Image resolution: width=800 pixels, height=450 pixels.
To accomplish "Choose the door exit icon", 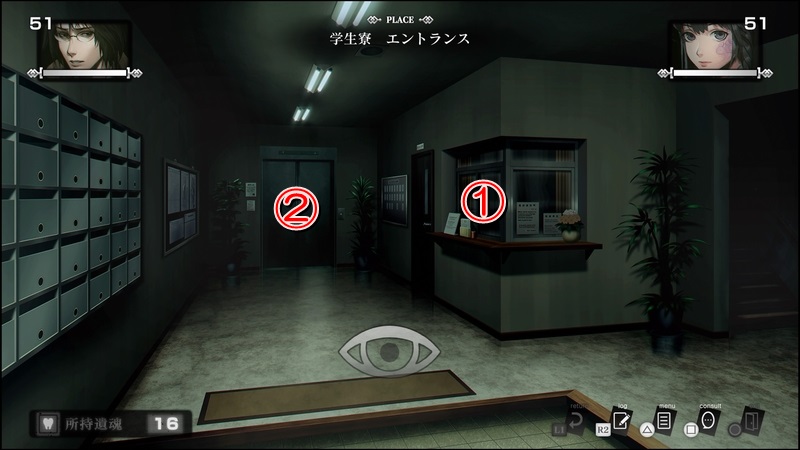I will (754, 418).
